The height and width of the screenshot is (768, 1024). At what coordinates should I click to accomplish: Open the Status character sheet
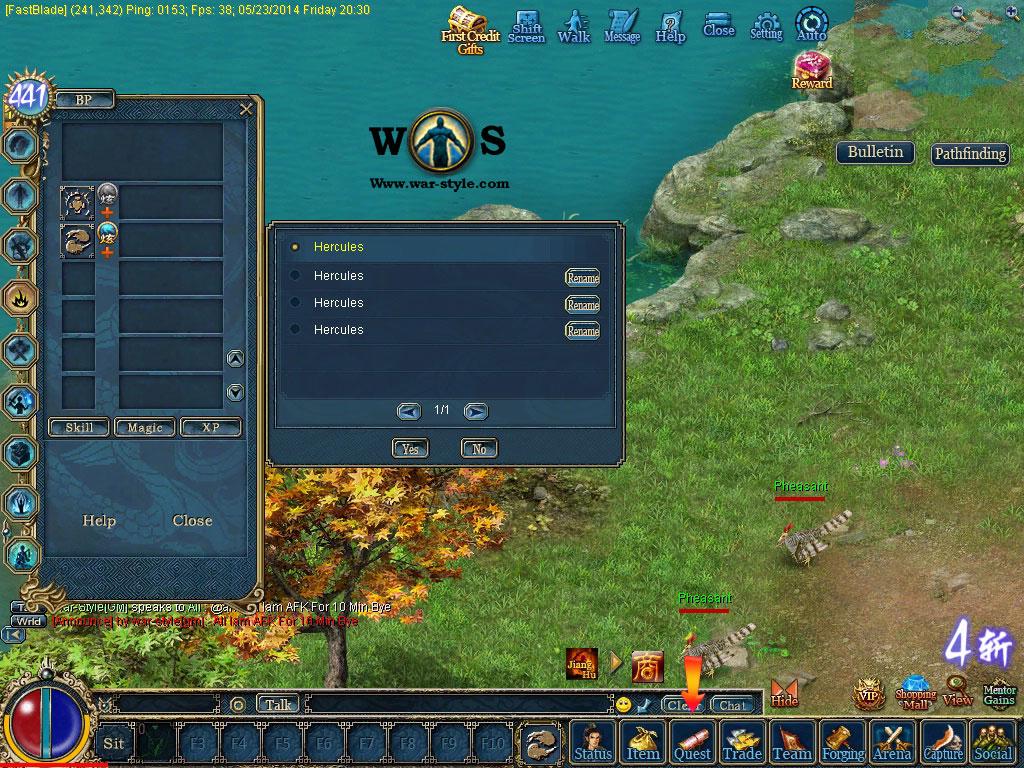593,742
